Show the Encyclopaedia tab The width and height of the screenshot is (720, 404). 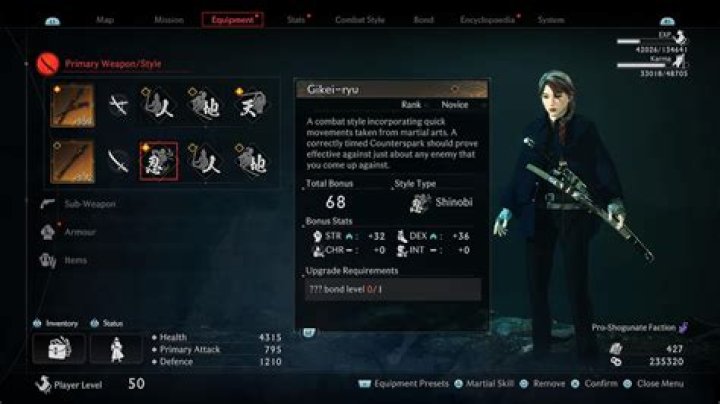click(x=487, y=19)
